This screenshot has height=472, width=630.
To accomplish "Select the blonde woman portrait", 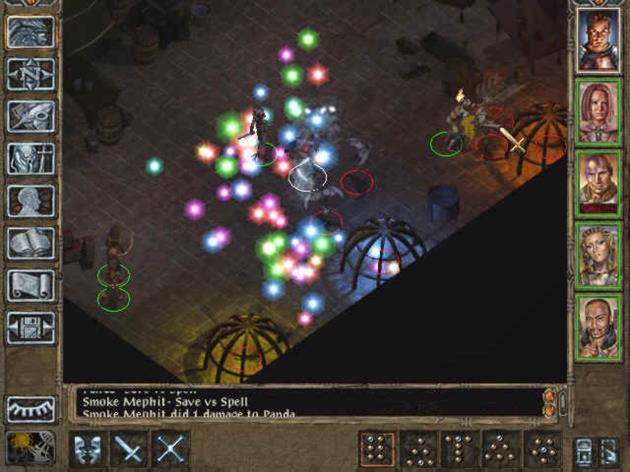I will click(x=598, y=255).
